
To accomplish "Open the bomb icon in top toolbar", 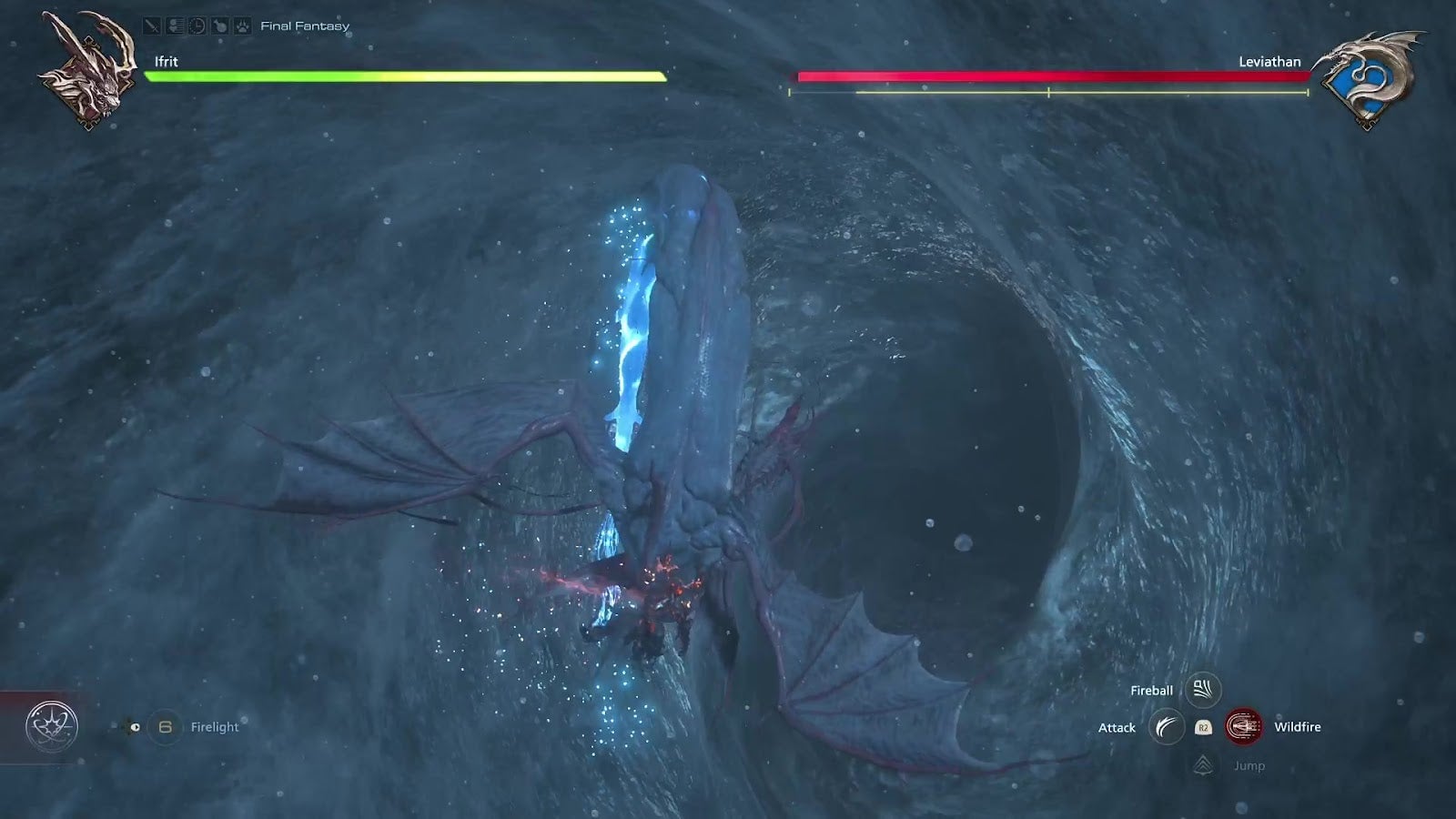I will coord(219,25).
